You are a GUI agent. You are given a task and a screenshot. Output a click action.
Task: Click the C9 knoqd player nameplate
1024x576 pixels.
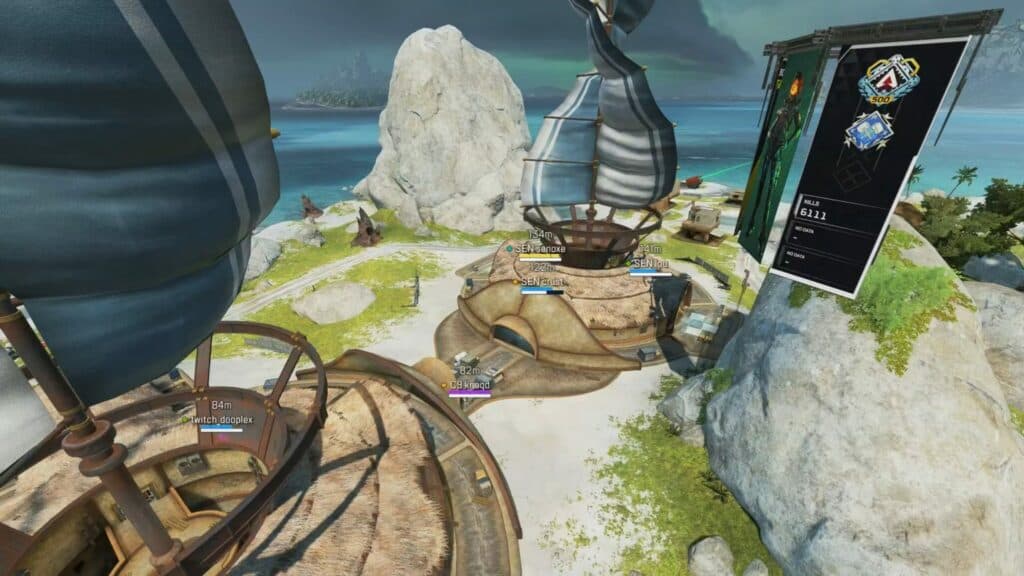click(469, 385)
